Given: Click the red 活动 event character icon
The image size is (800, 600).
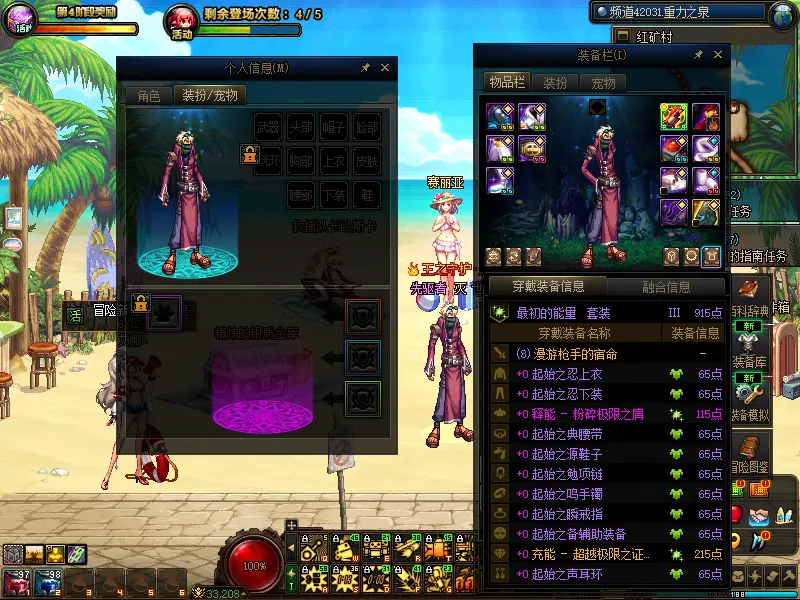Looking at the screenshot, I should (x=182, y=20).
